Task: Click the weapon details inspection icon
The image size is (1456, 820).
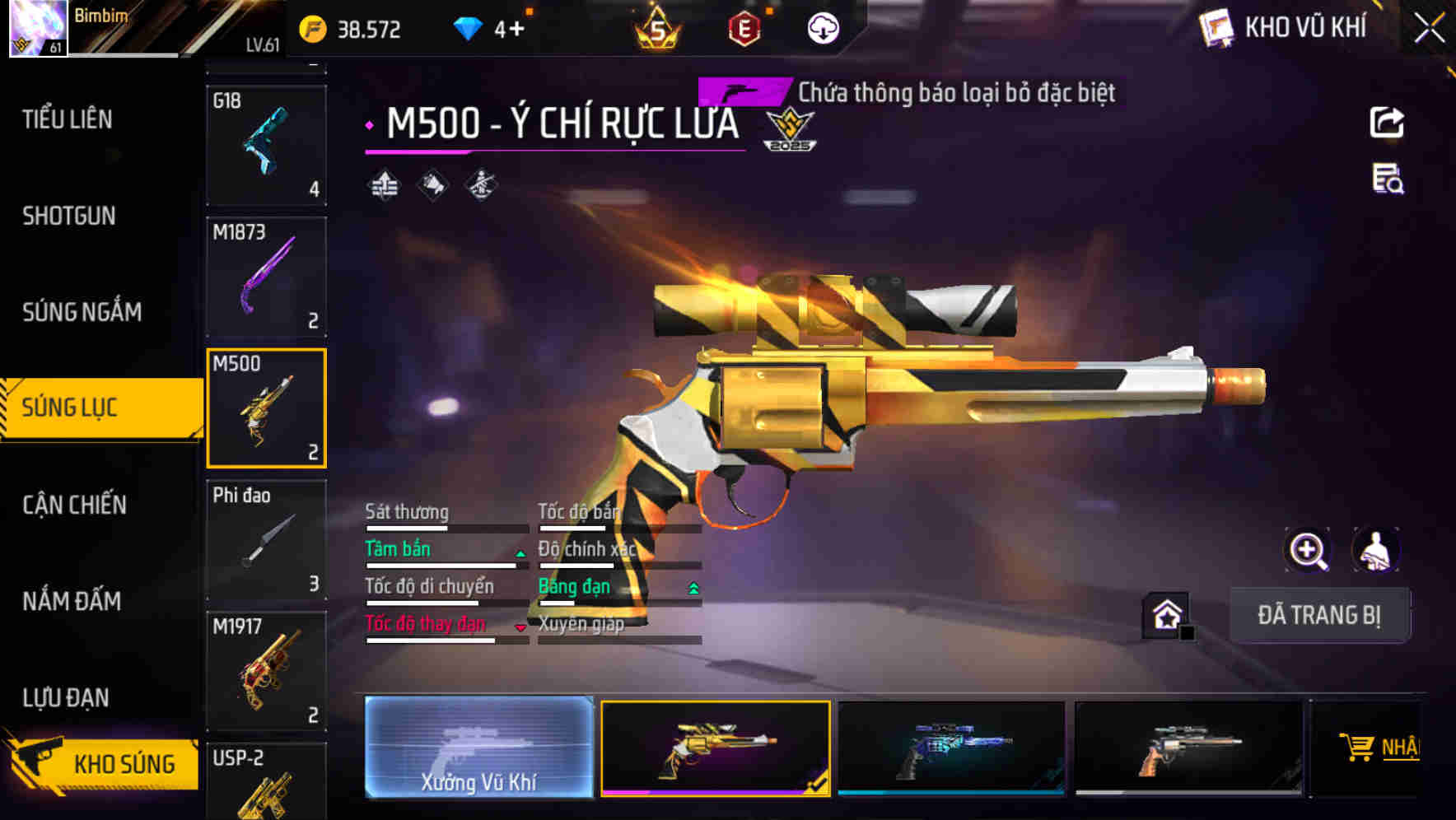Action: tap(1386, 184)
